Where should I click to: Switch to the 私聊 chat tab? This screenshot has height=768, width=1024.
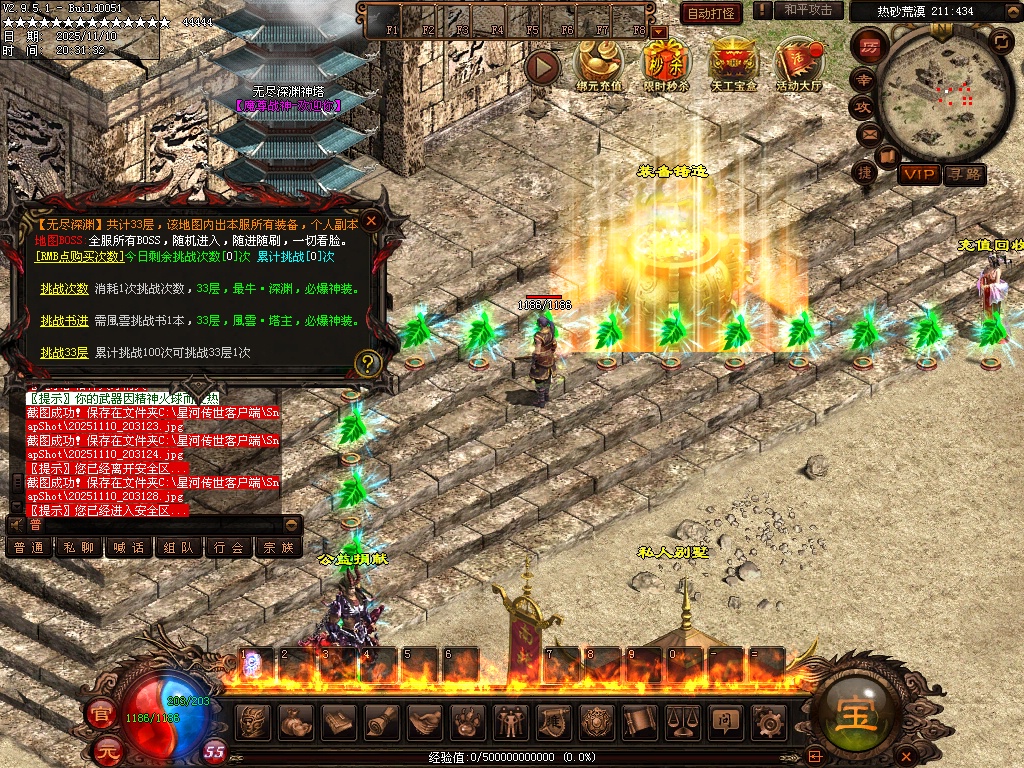[79, 548]
